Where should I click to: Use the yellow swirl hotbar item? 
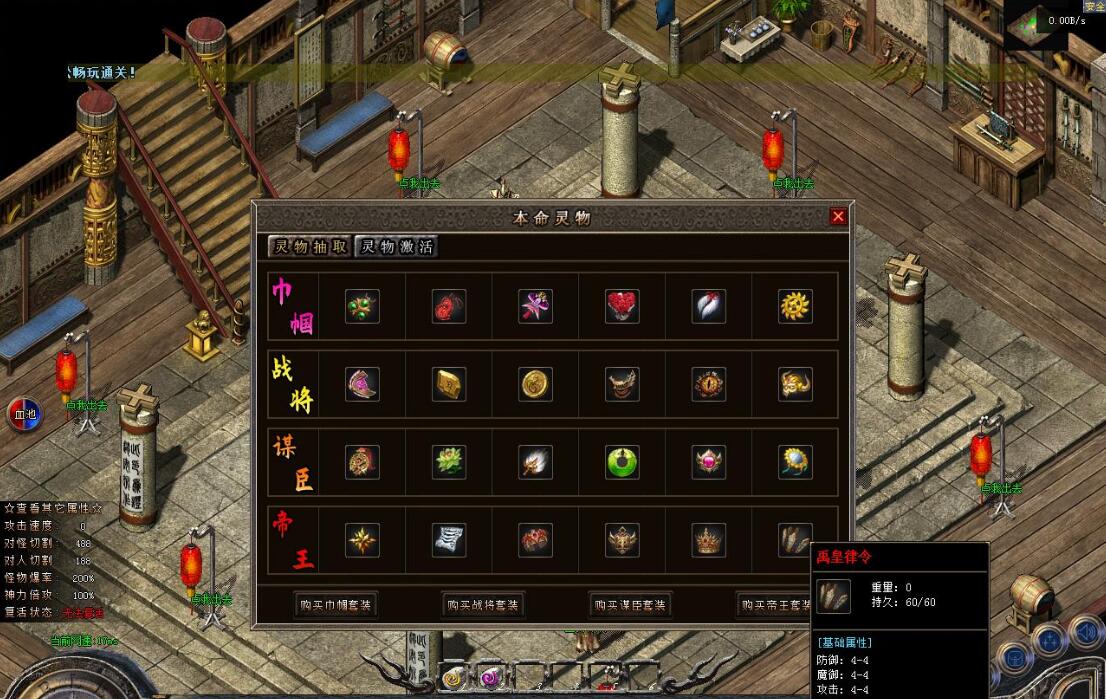pos(453,678)
